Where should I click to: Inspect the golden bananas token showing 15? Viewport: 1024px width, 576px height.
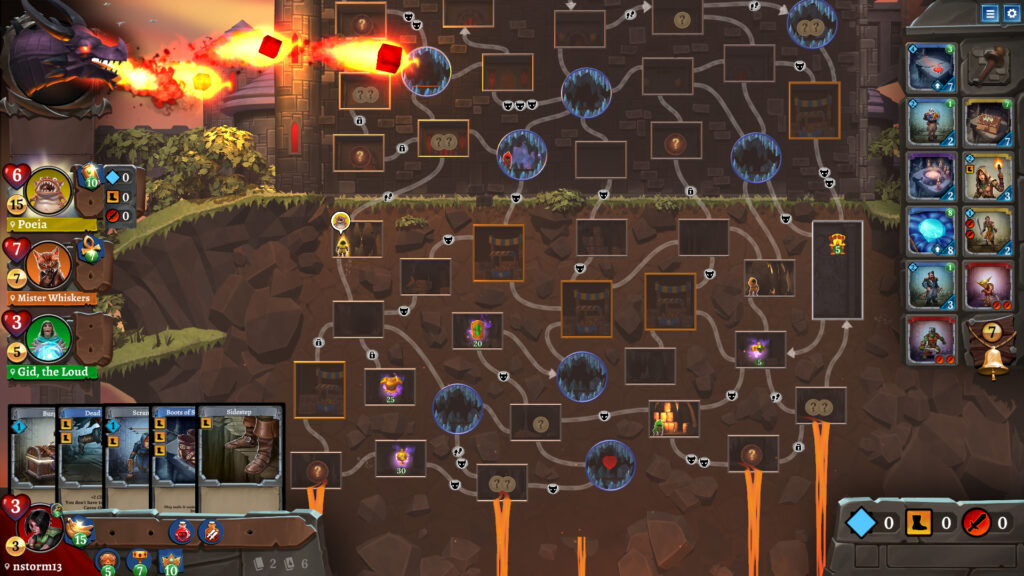(78, 530)
